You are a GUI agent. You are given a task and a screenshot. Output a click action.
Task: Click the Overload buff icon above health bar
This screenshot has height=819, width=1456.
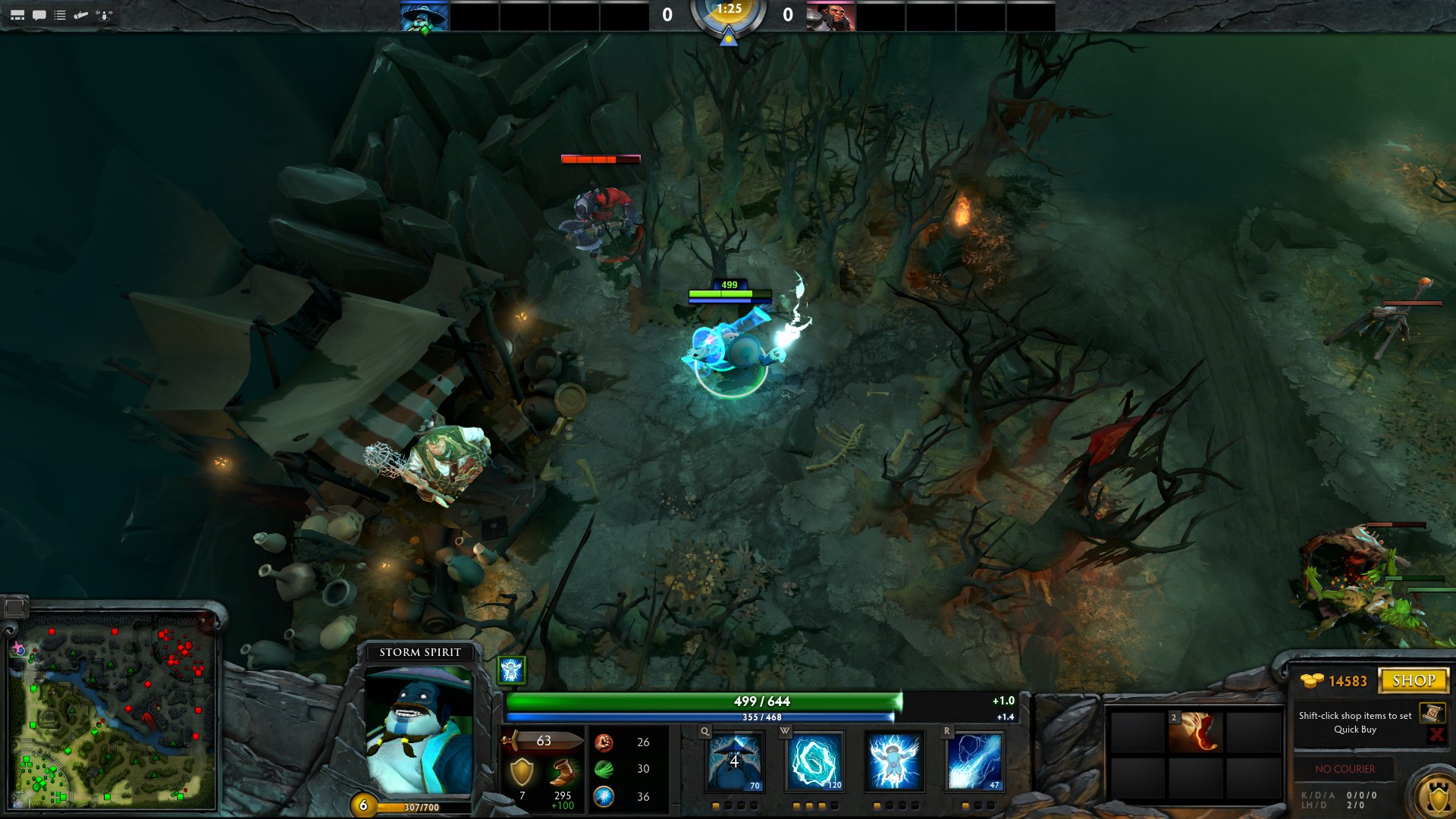(x=512, y=670)
